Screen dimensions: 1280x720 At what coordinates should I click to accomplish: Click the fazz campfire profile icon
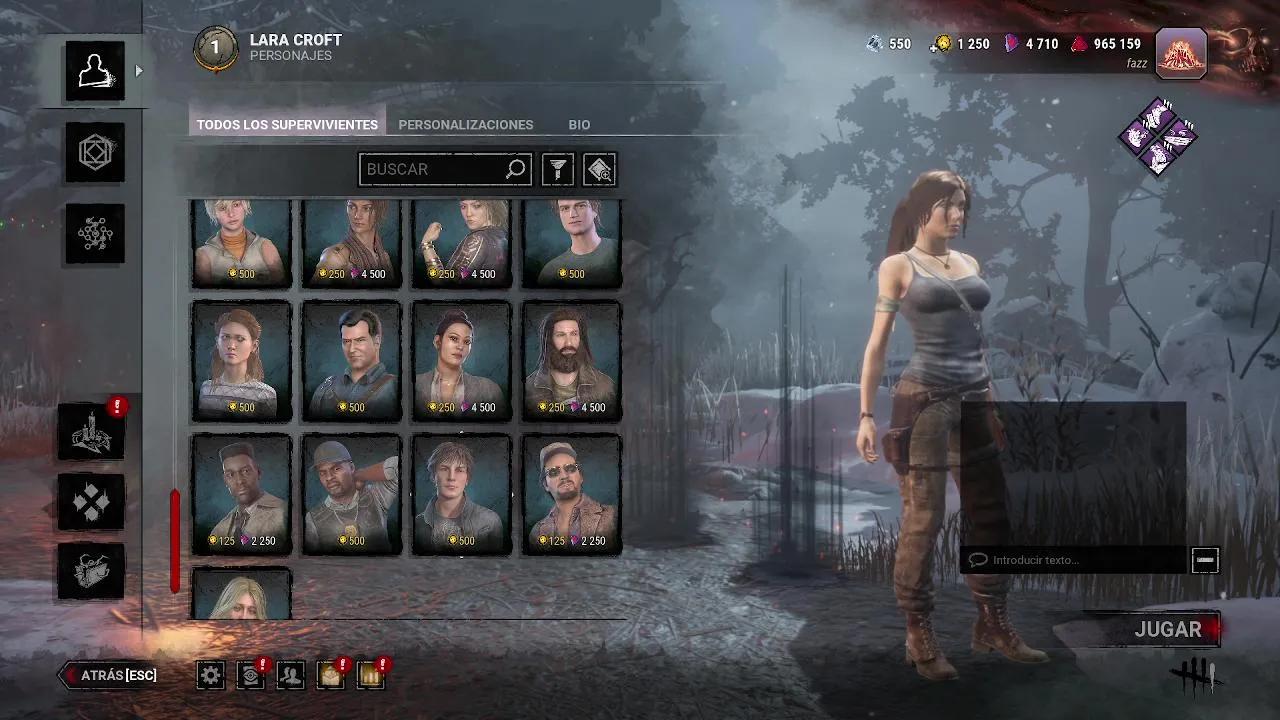pyautogui.click(x=1180, y=55)
